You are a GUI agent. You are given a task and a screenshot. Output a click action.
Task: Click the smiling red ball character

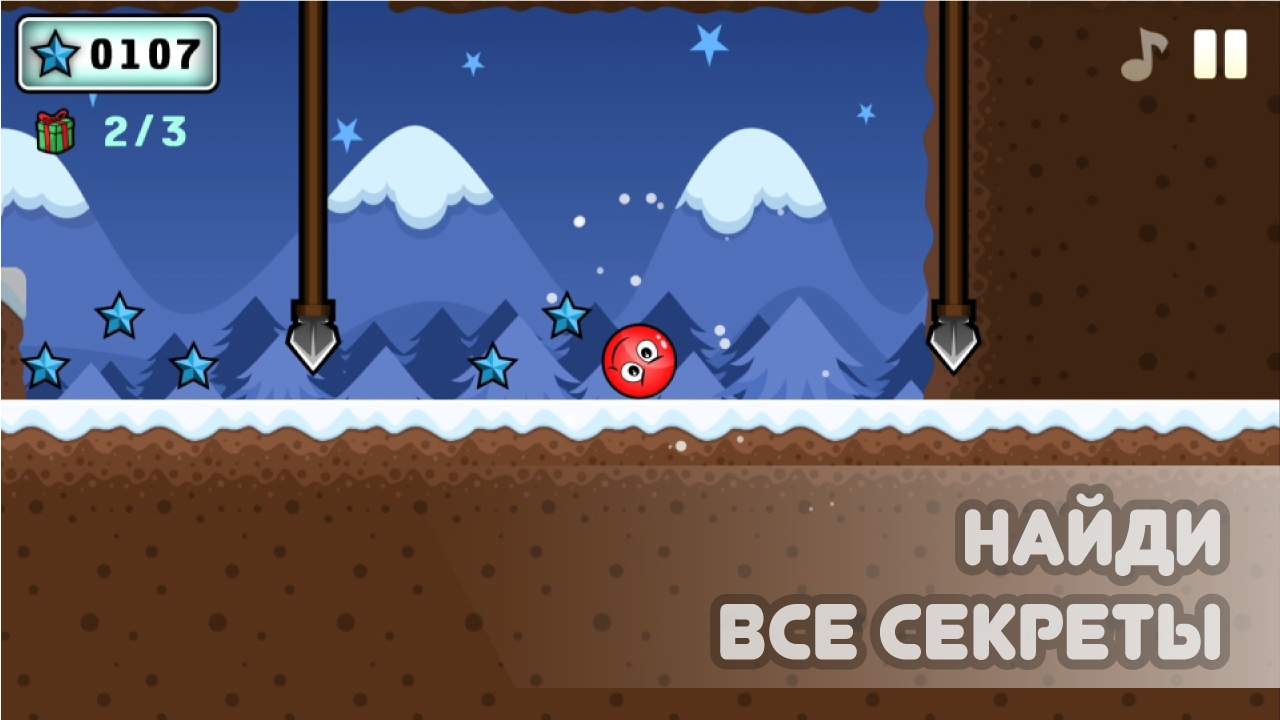[640, 362]
